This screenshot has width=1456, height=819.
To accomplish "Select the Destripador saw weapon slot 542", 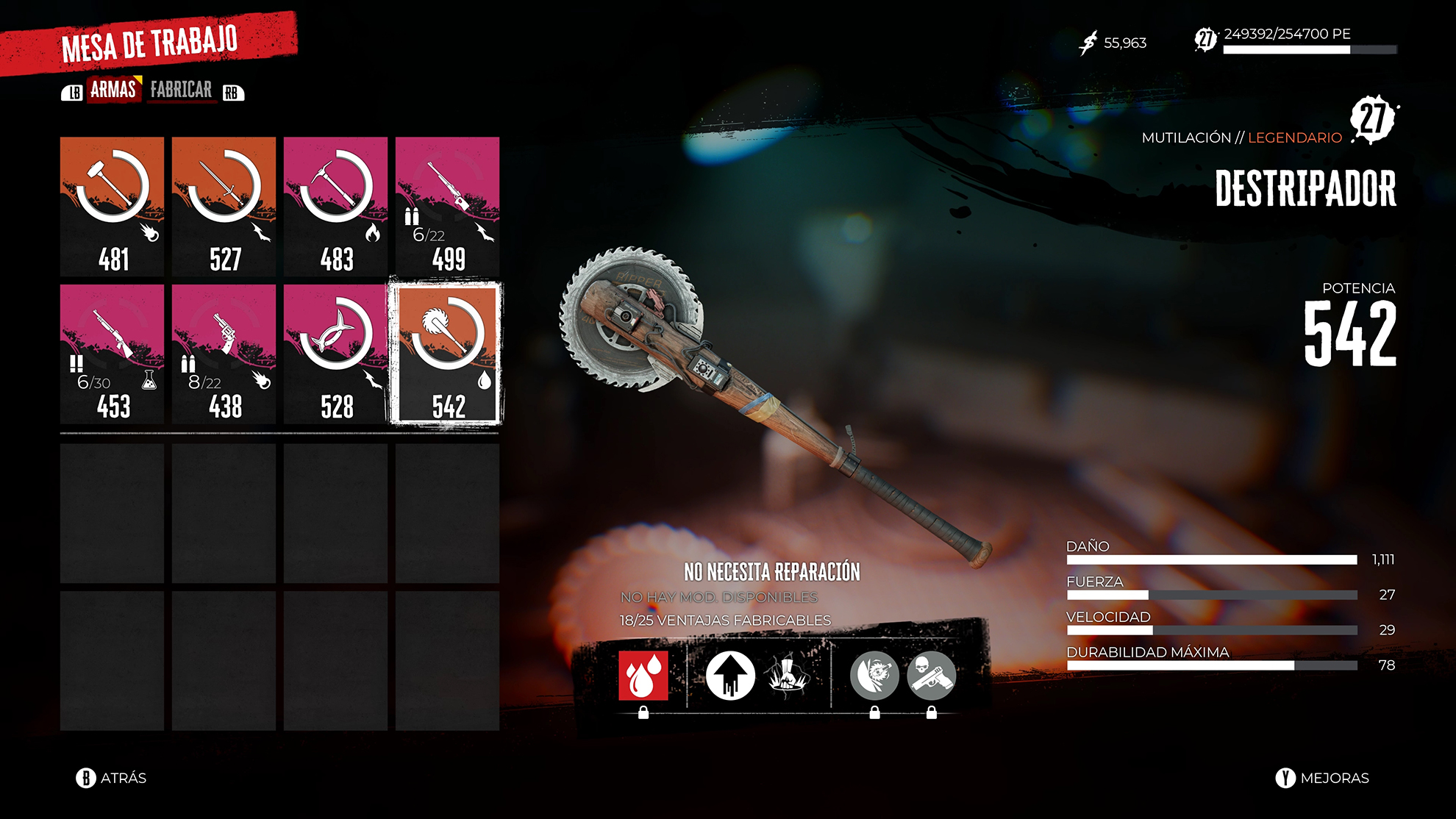I will (447, 354).
